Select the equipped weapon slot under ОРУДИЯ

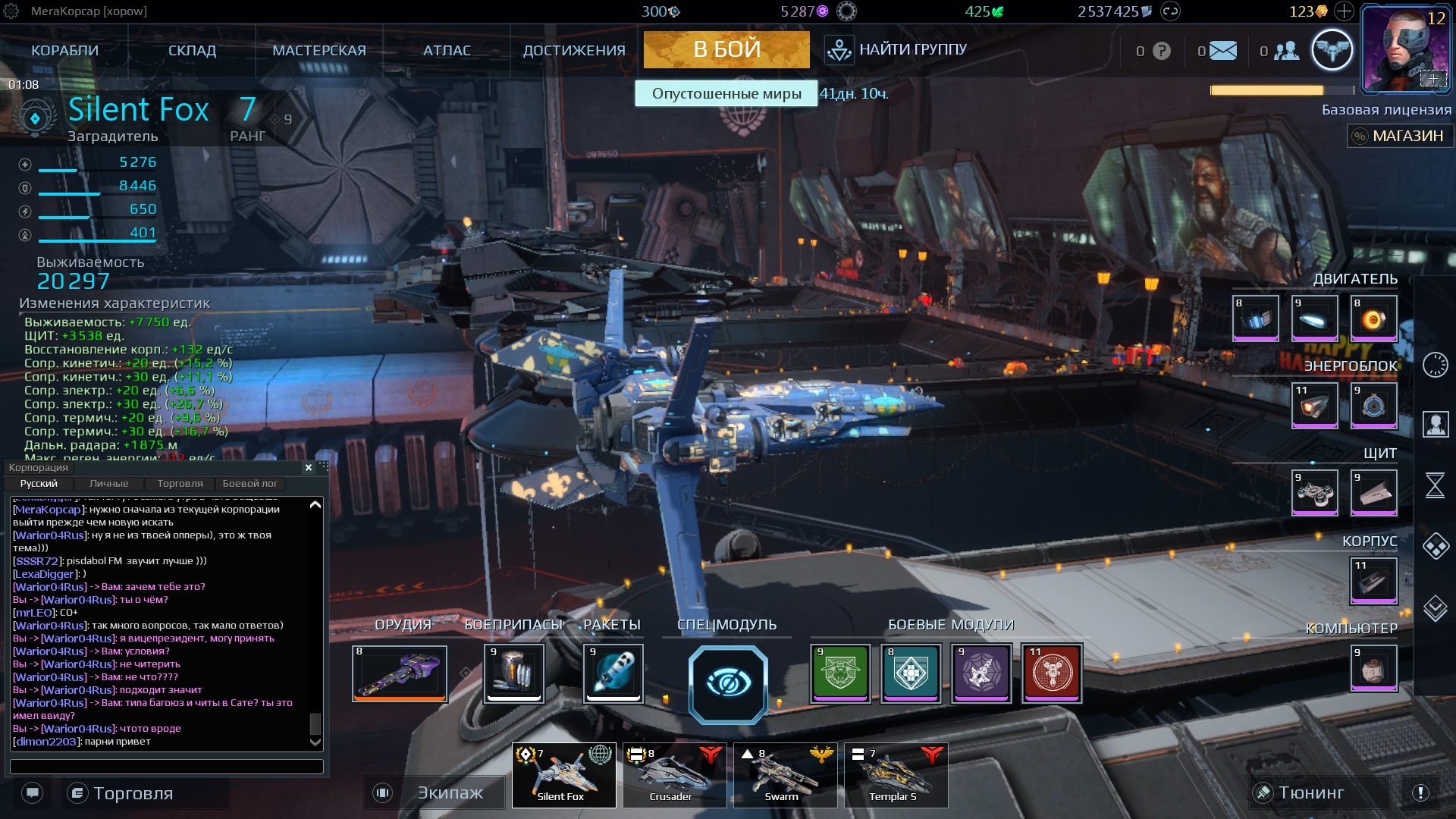pyautogui.click(x=400, y=673)
